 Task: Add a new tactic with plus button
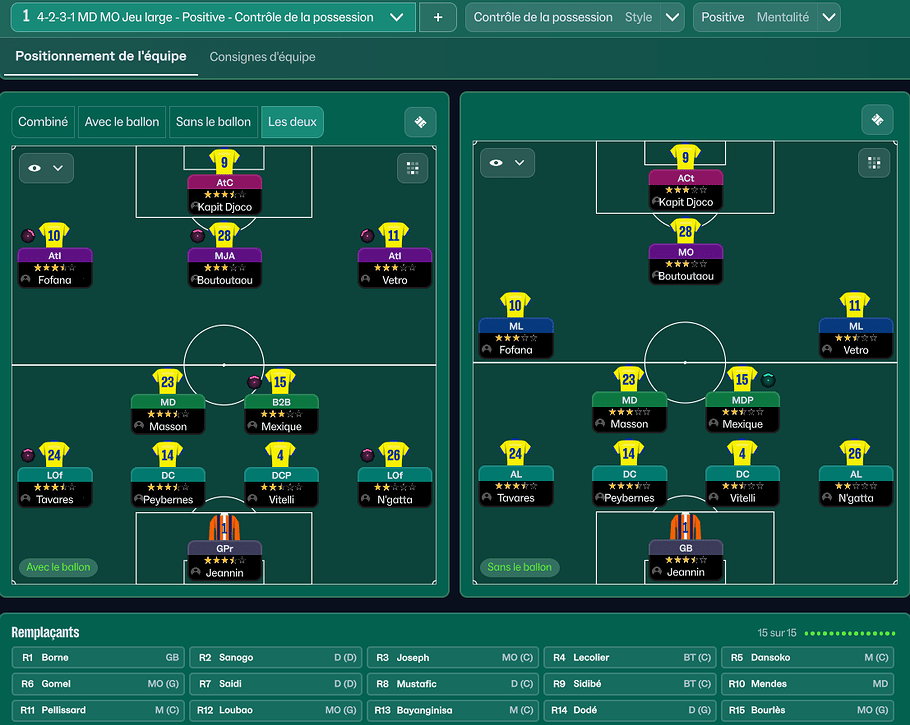[x=437, y=17]
